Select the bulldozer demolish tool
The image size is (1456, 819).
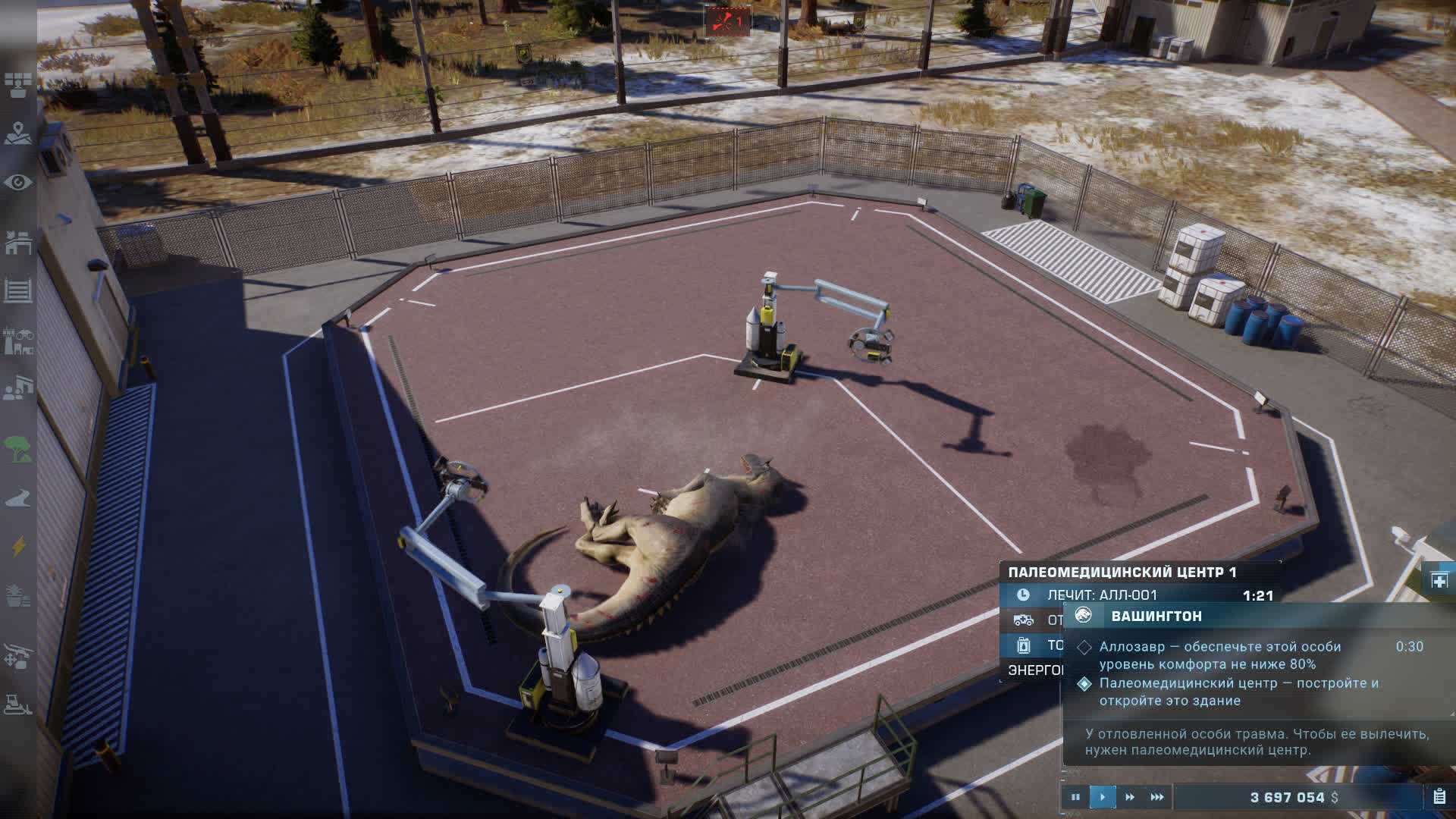[17, 704]
